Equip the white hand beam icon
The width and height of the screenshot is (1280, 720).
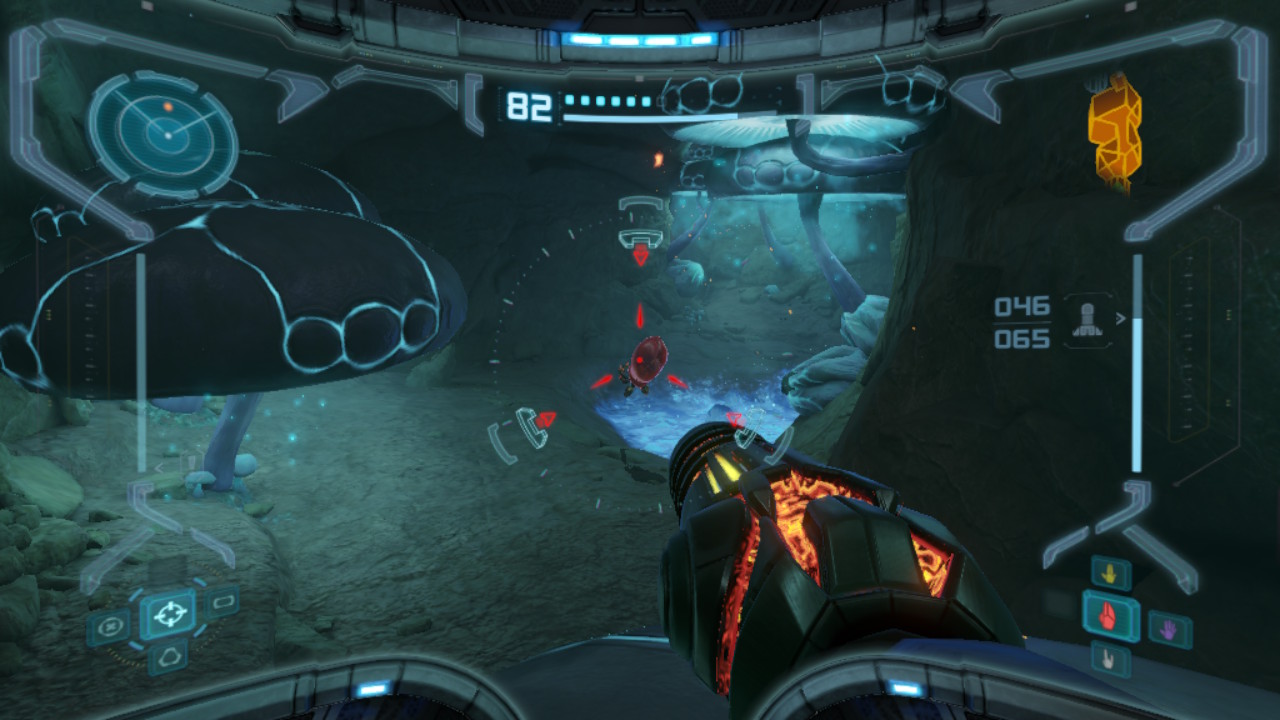coord(1110,659)
